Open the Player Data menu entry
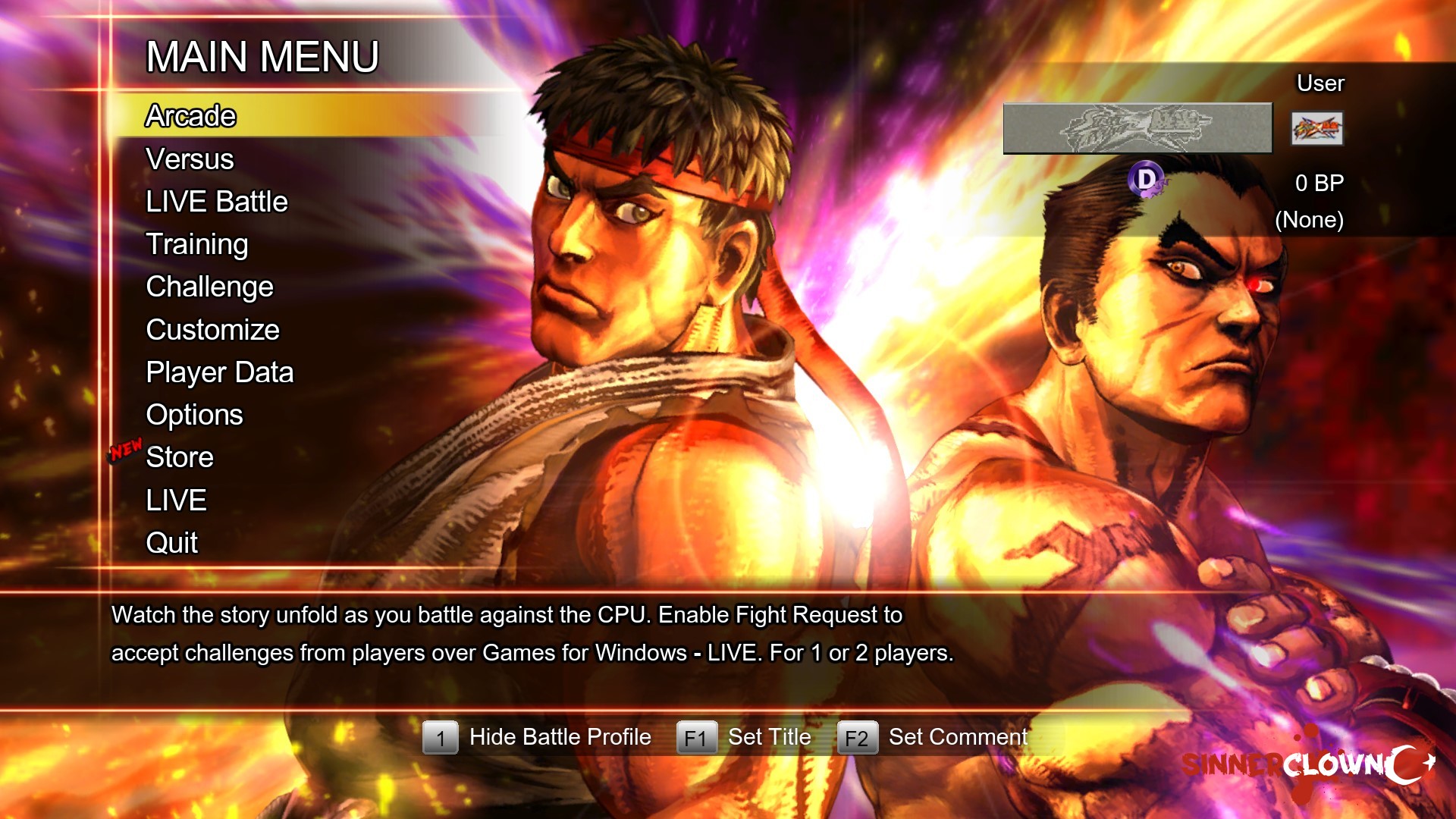The image size is (1456, 819). point(219,372)
